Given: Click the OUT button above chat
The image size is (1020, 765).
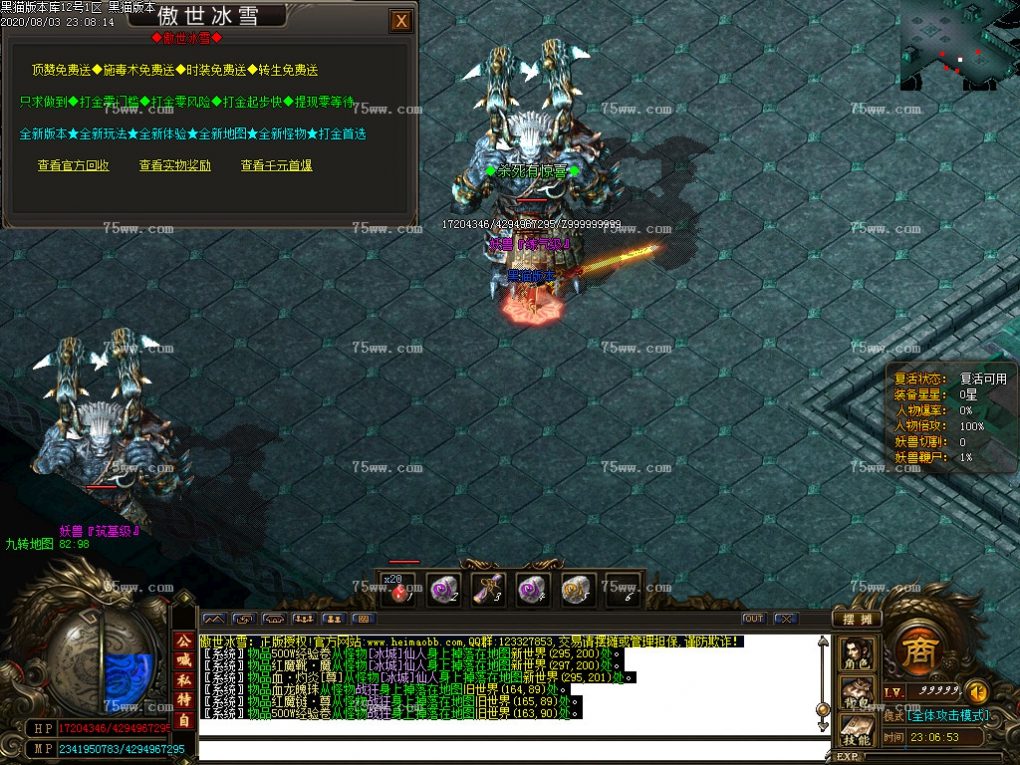Looking at the screenshot, I should coord(754,619).
